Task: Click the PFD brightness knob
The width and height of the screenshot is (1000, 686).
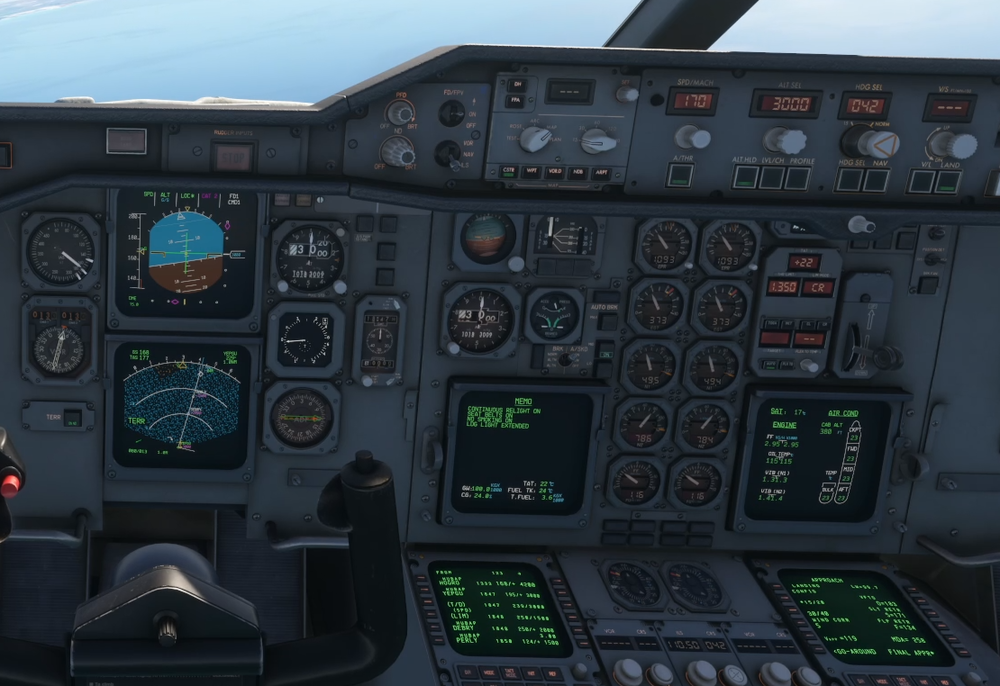Action: tap(400, 113)
